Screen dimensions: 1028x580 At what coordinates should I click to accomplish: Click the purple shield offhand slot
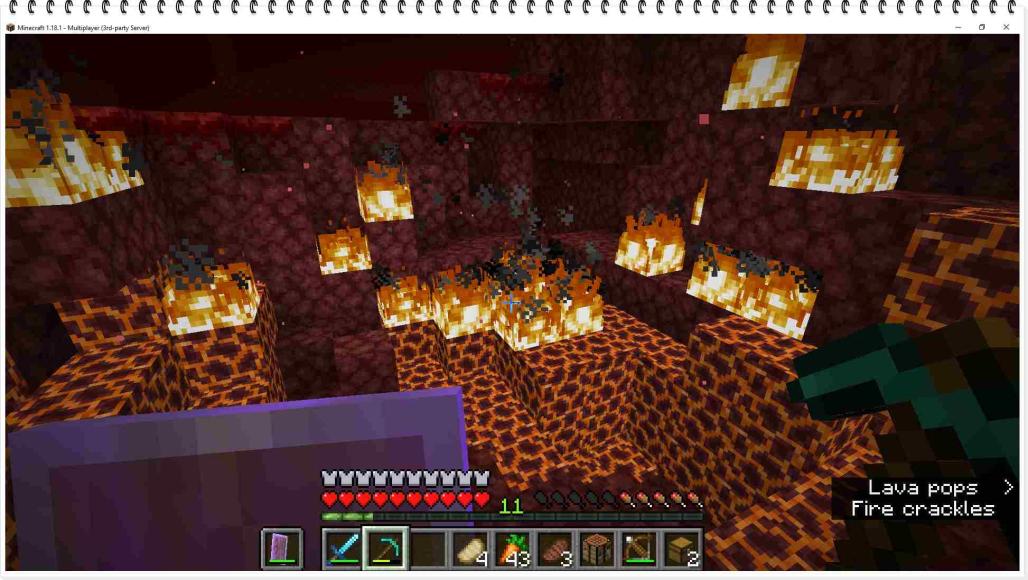coord(281,549)
